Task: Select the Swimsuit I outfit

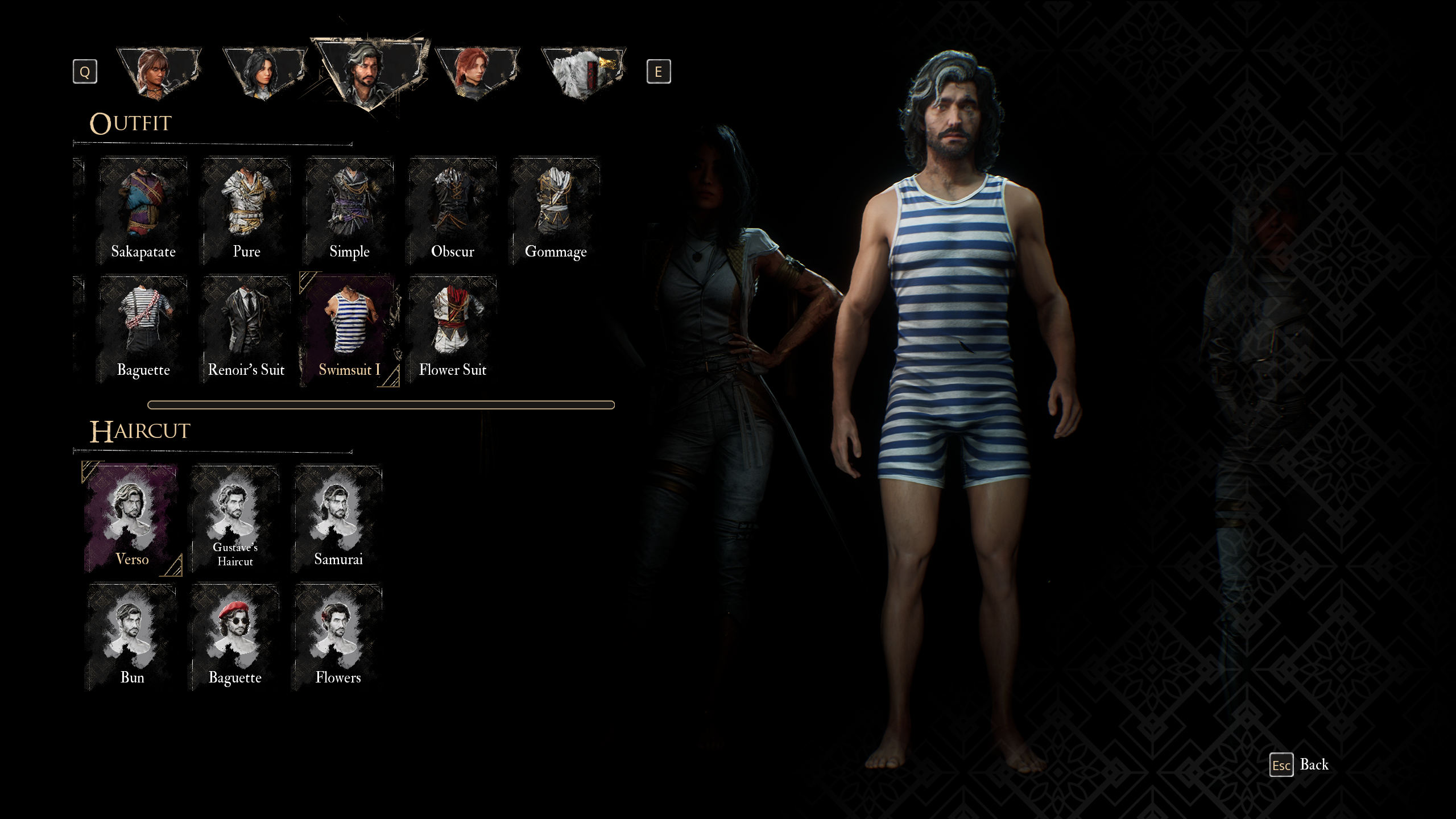Action: tap(349, 329)
